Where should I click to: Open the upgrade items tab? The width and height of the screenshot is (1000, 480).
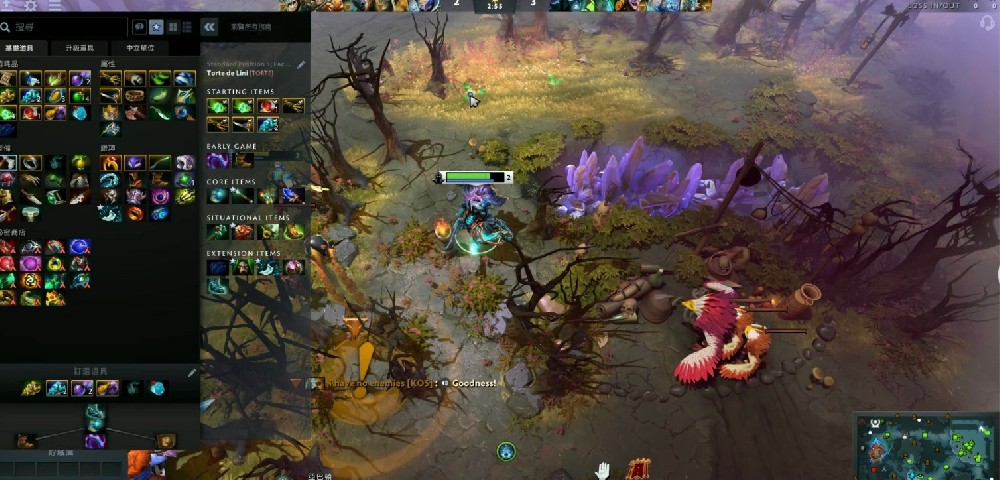(x=77, y=48)
